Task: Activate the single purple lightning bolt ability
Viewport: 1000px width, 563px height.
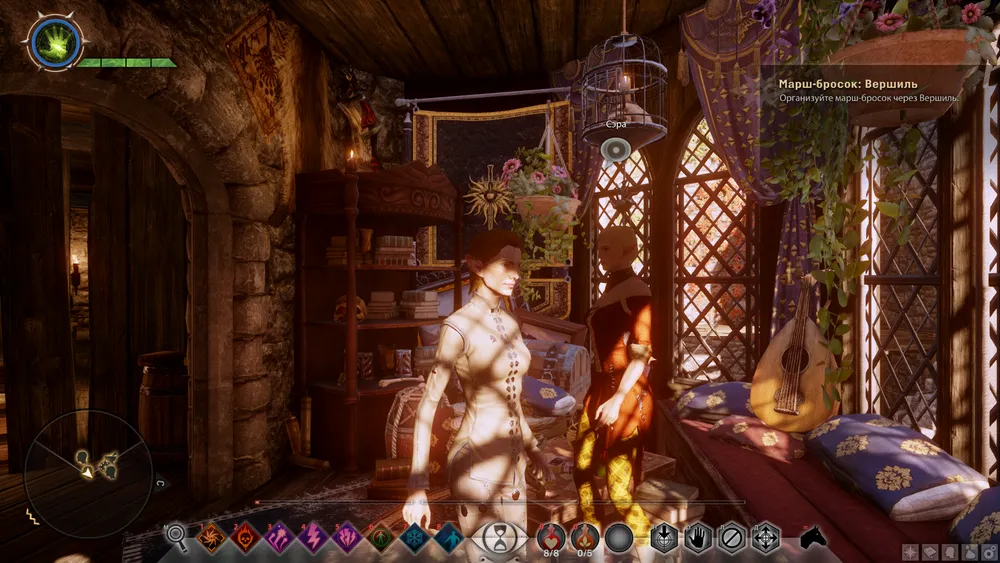Action: click(313, 538)
